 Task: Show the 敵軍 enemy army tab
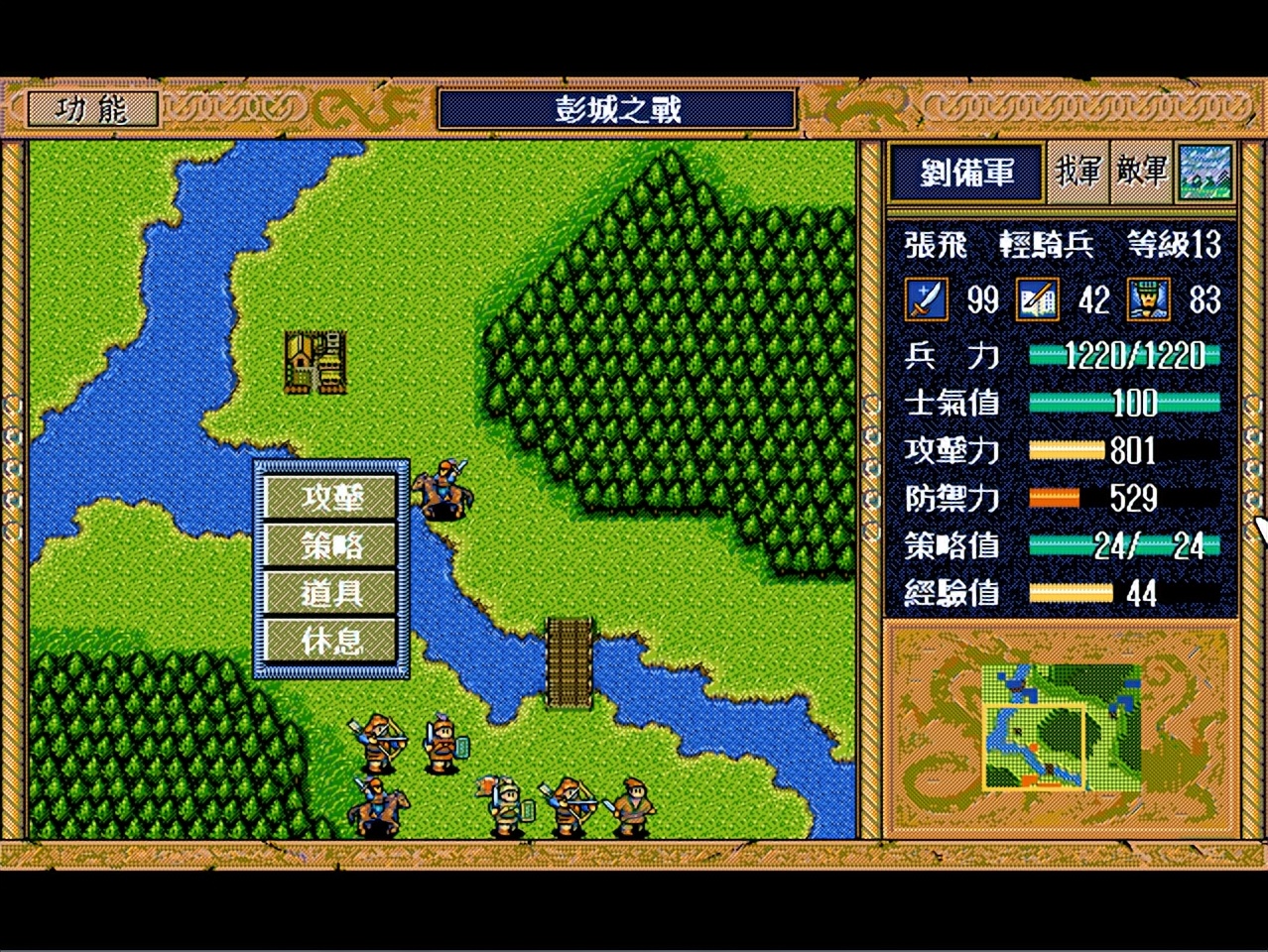click(1142, 172)
